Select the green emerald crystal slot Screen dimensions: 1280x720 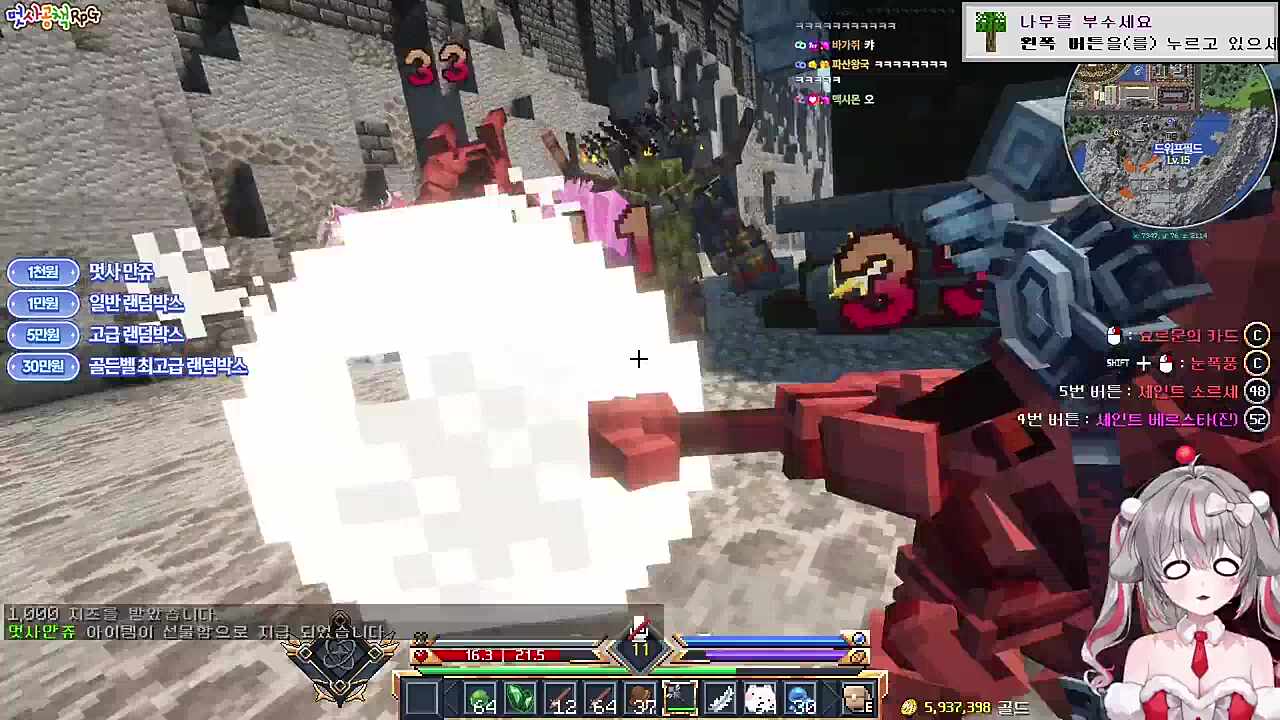point(521,700)
